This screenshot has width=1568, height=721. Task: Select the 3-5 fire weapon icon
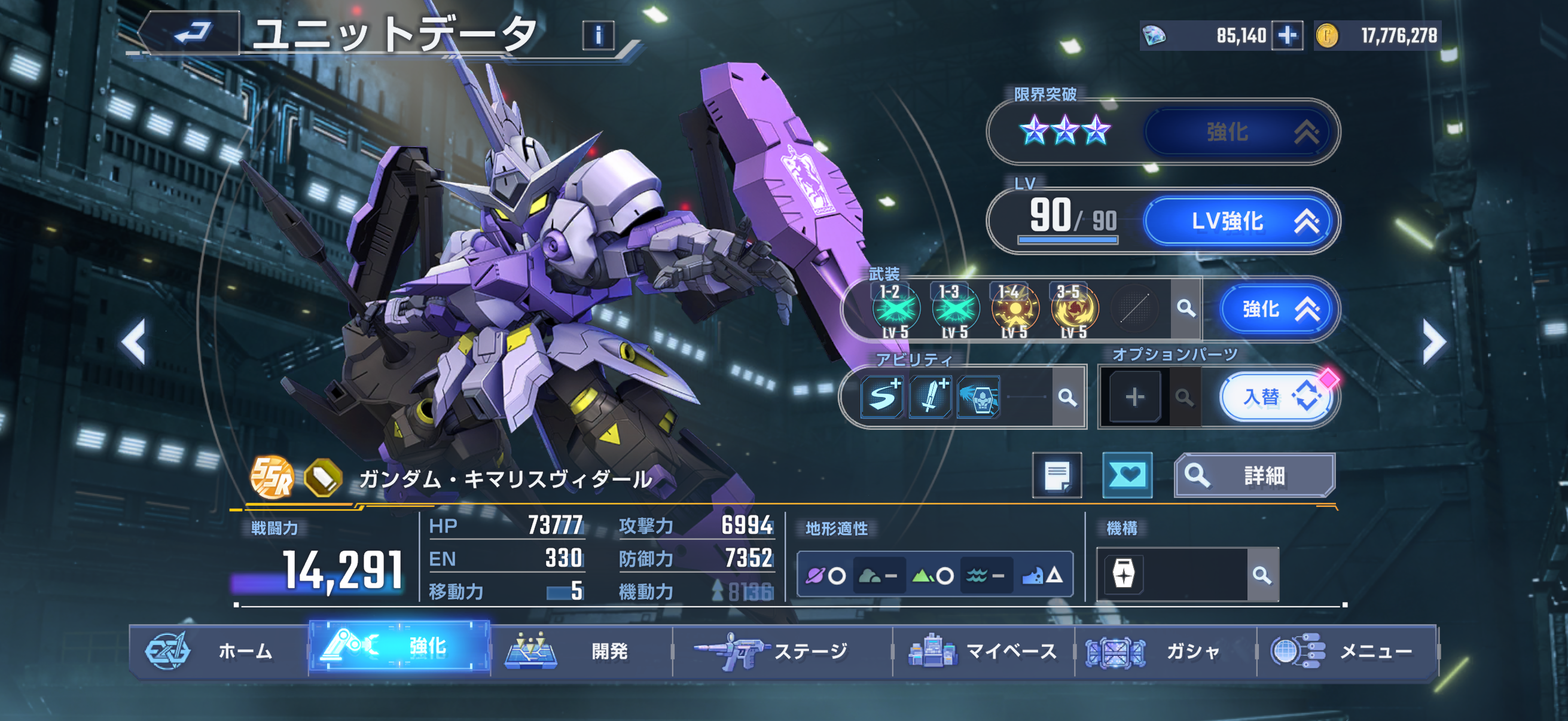(1074, 309)
